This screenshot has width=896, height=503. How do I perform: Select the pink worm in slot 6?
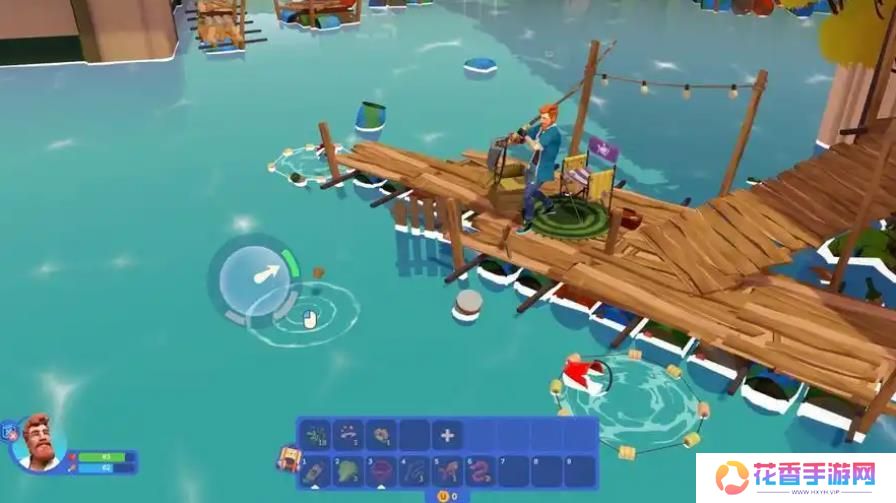[x=481, y=469]
